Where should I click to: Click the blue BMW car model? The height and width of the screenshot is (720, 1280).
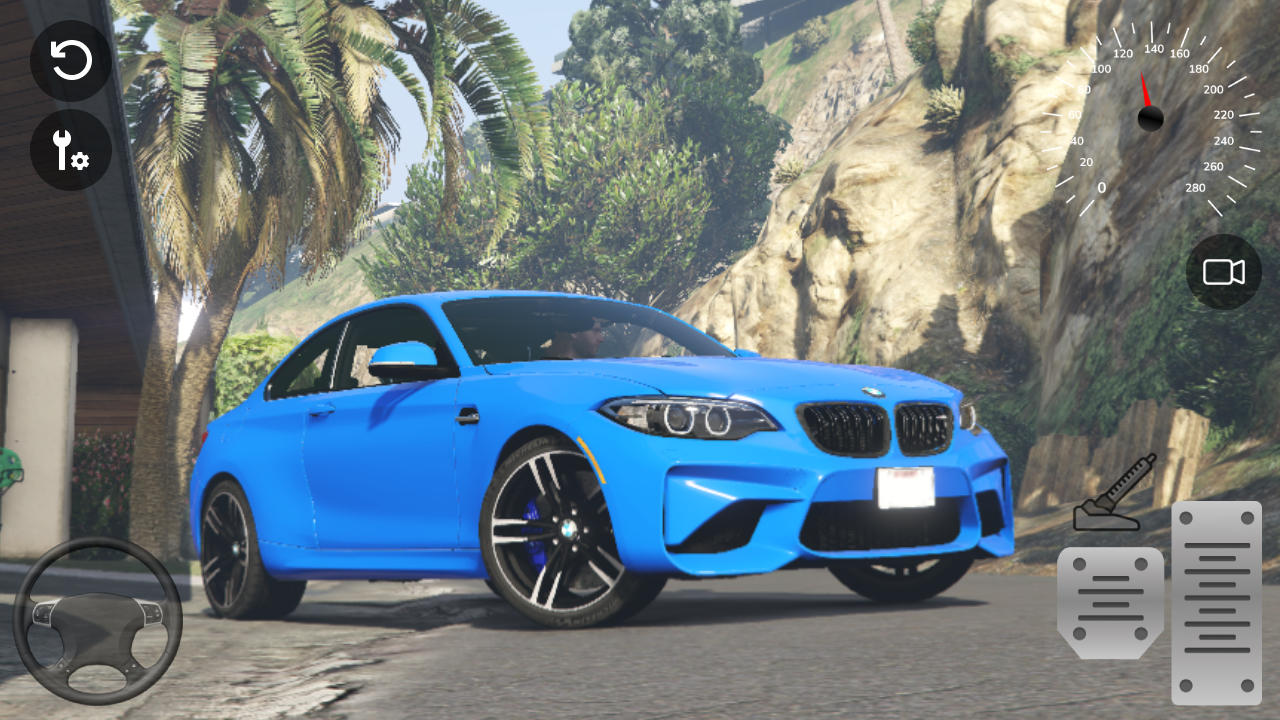point(600,460)
